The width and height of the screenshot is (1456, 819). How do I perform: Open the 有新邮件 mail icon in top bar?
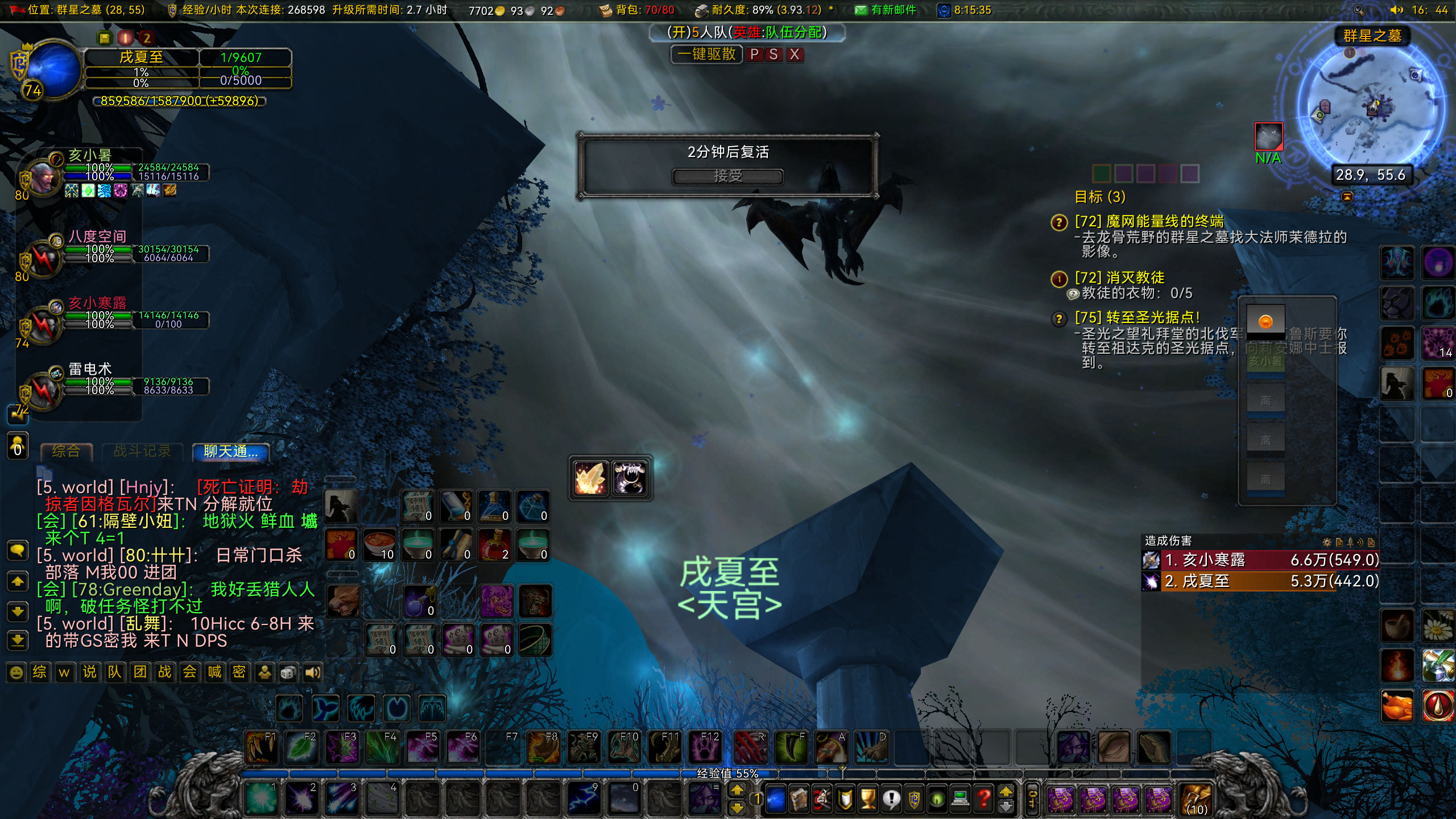coord(862,9)
